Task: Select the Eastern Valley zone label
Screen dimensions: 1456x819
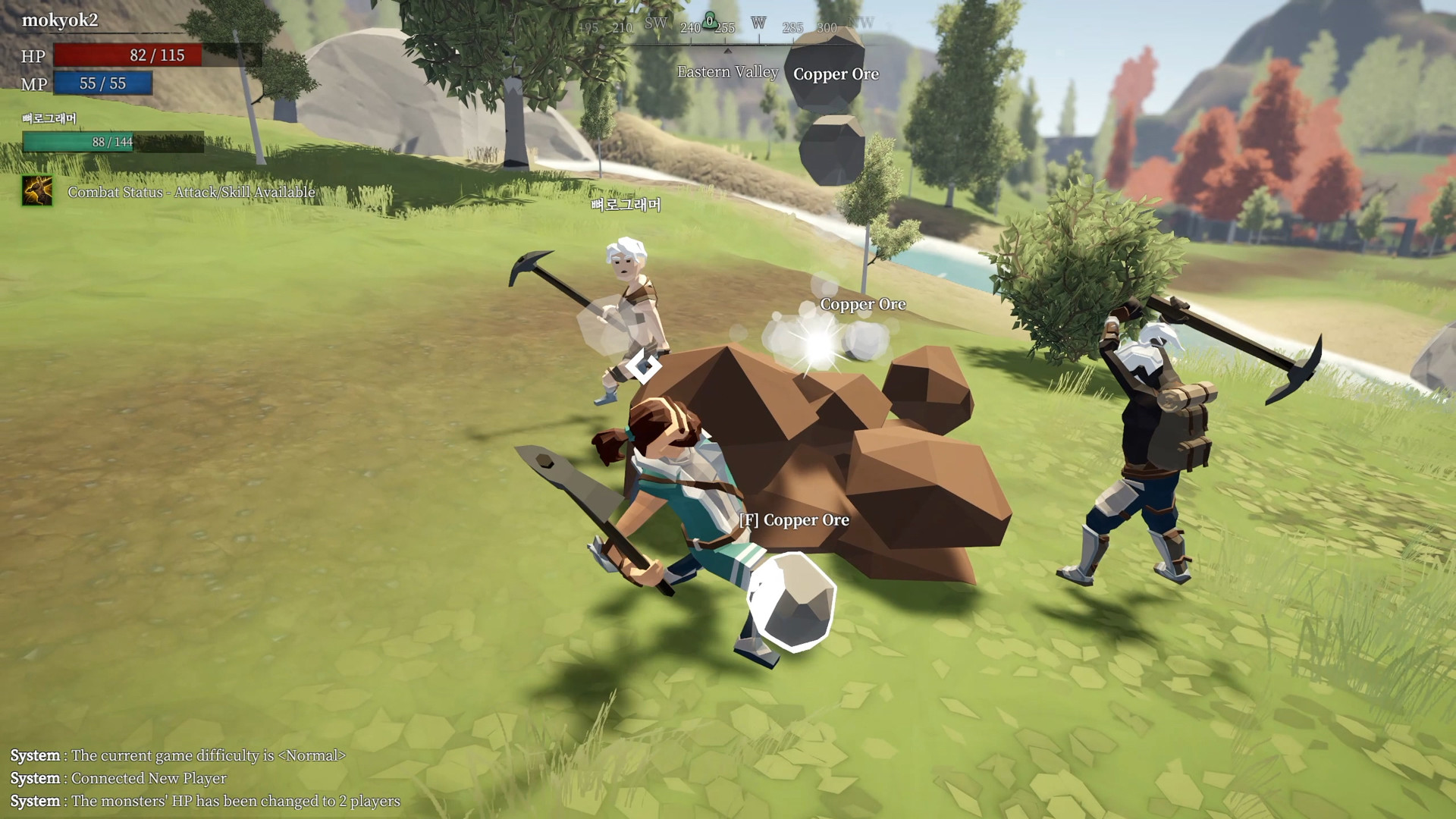Action: click(x=727, y=73)
